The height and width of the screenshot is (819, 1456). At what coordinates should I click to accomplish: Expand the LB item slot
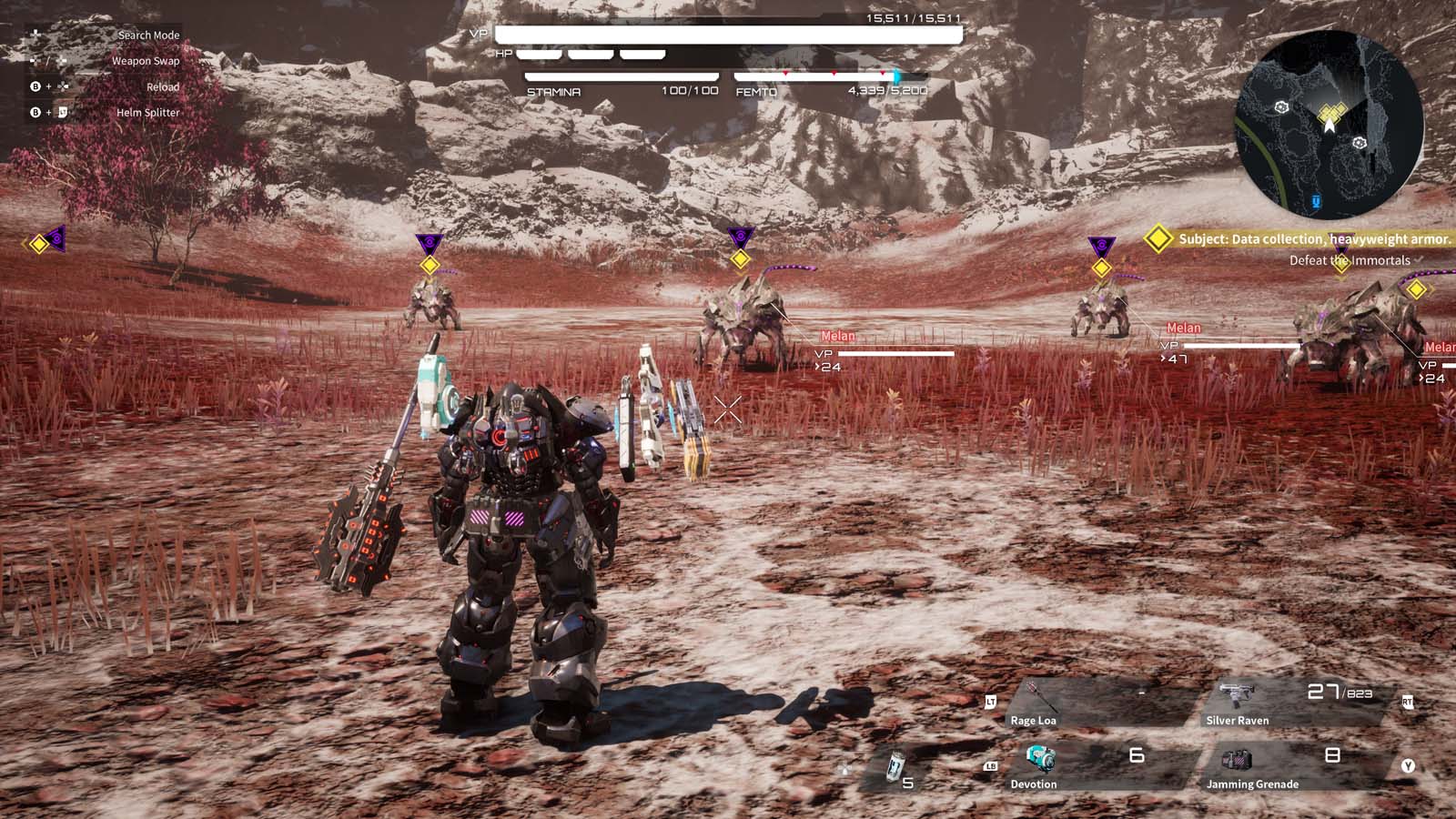tap(992, 767)
